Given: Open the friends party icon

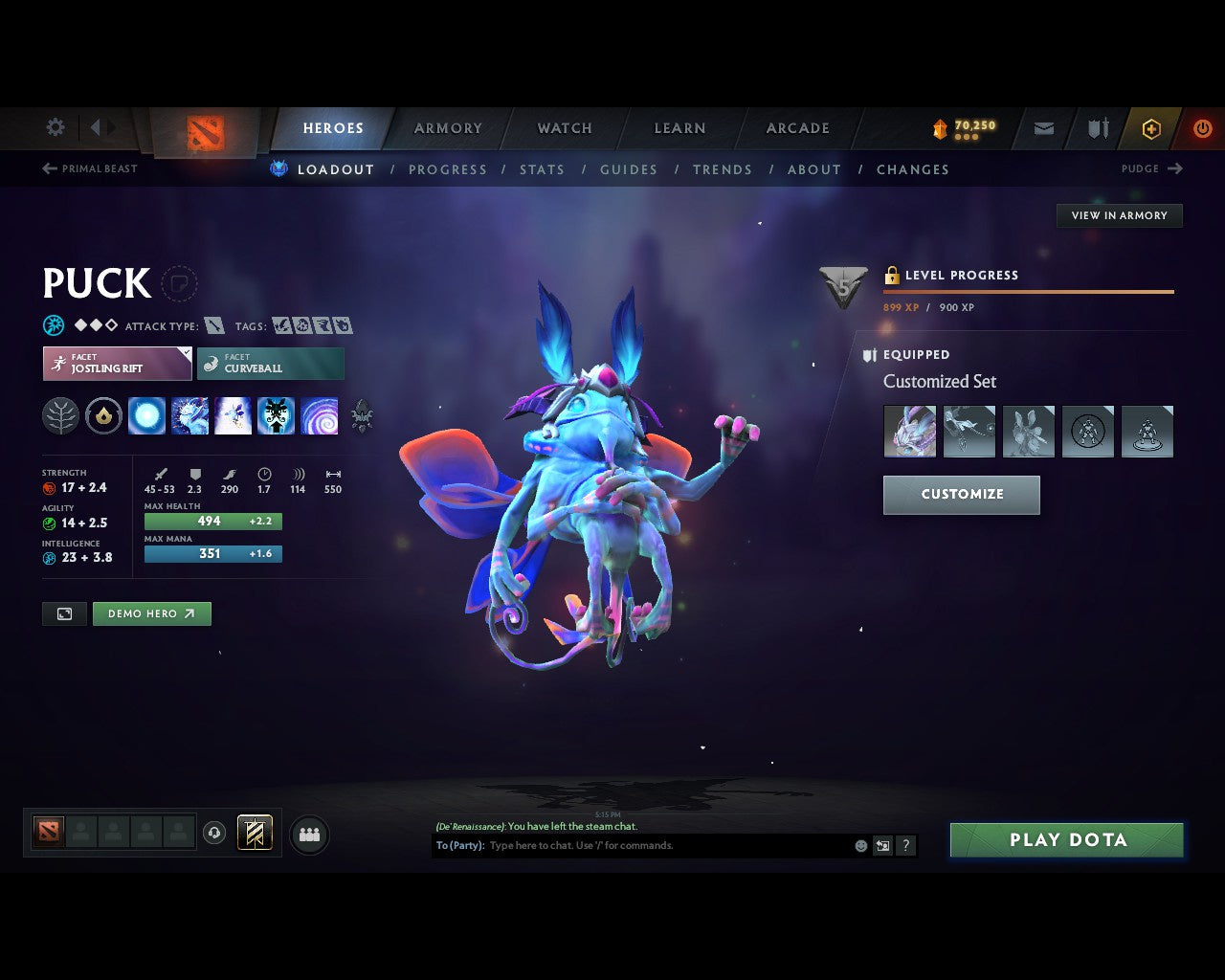Looking at the screenshot, I should click(x=308, y=834).
